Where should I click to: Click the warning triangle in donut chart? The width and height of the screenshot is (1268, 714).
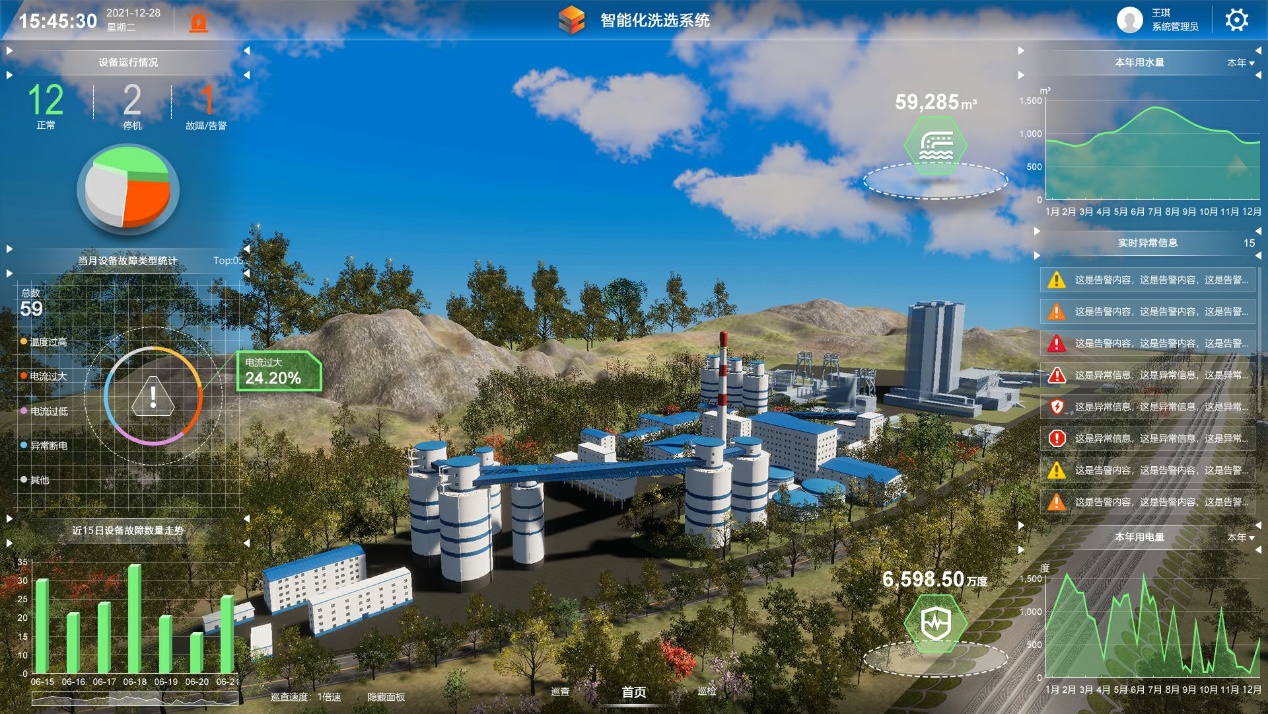[x=152, y=397]
